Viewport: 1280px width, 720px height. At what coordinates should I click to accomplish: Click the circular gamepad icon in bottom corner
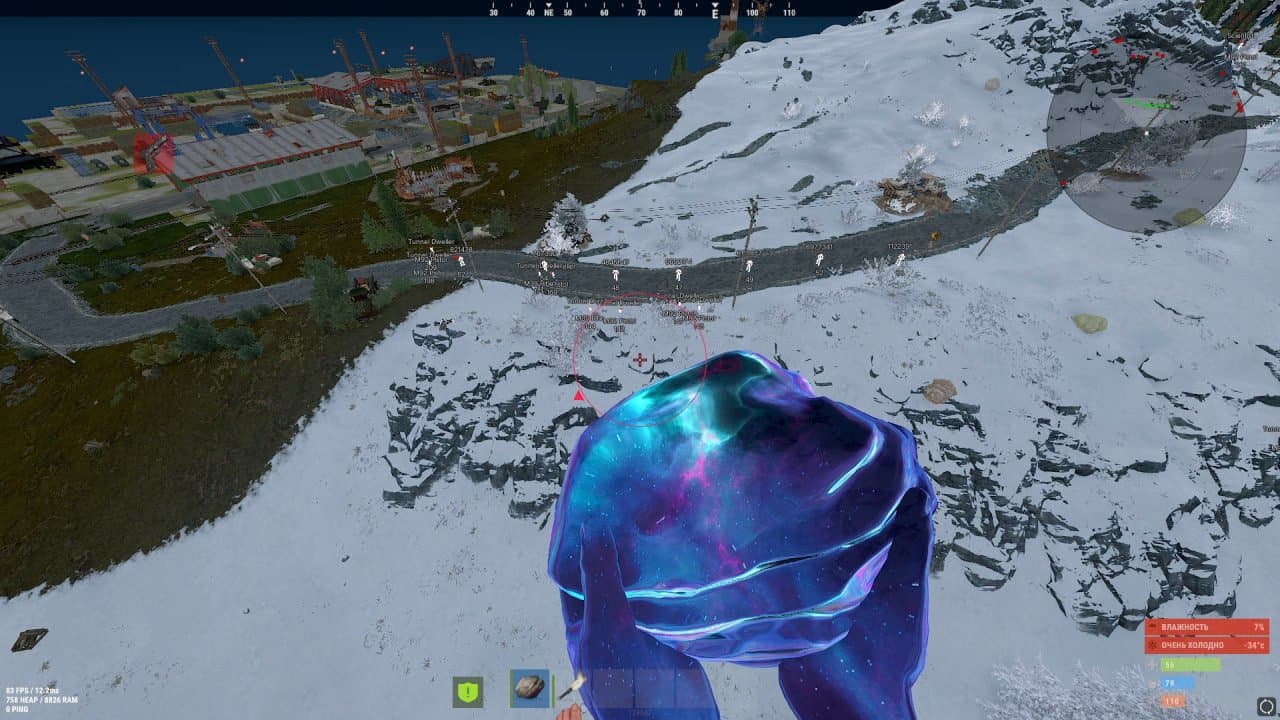(1266, 705)
